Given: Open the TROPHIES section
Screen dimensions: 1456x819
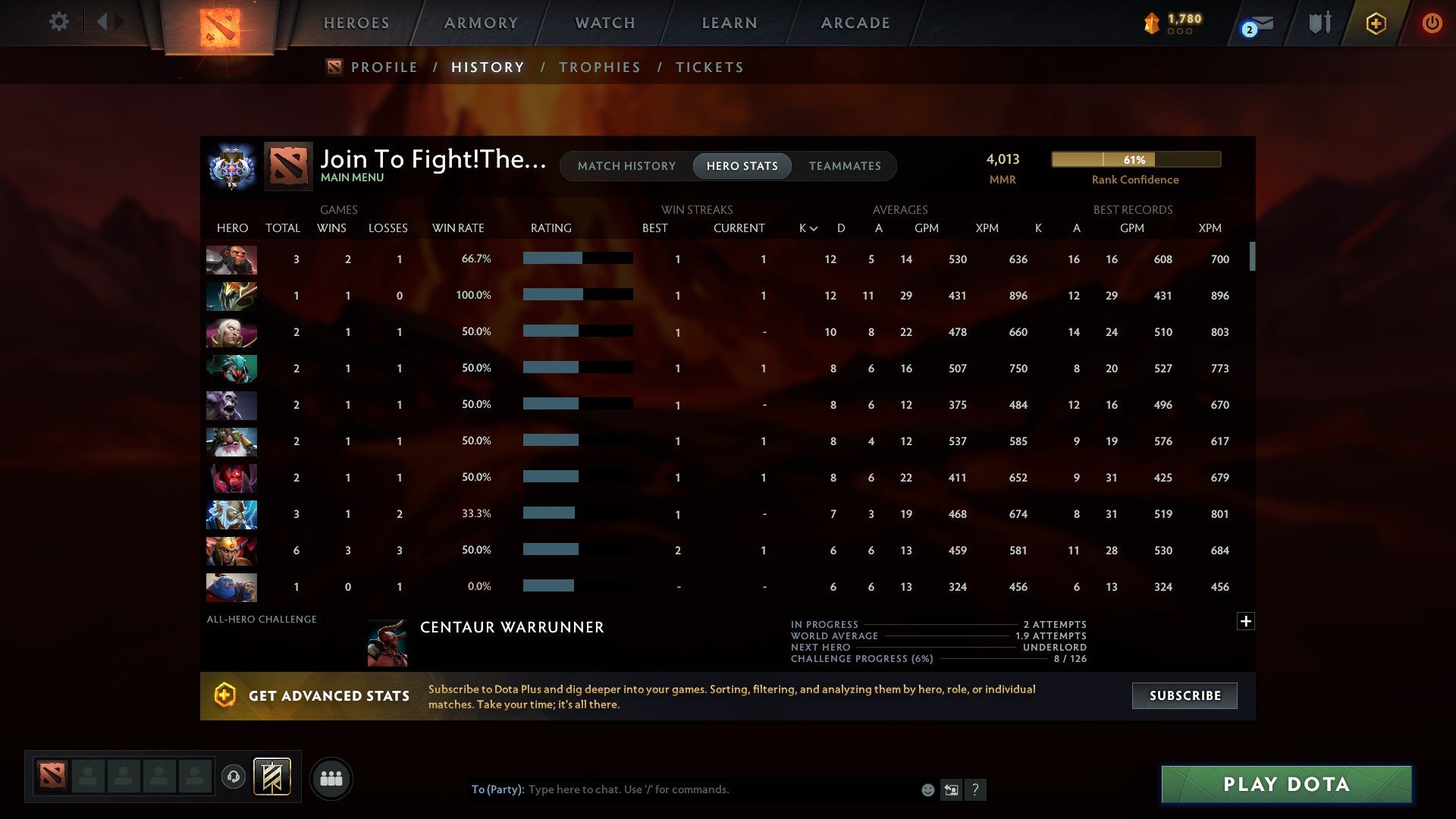Looking at the screenshot, I should coord(599,67).
